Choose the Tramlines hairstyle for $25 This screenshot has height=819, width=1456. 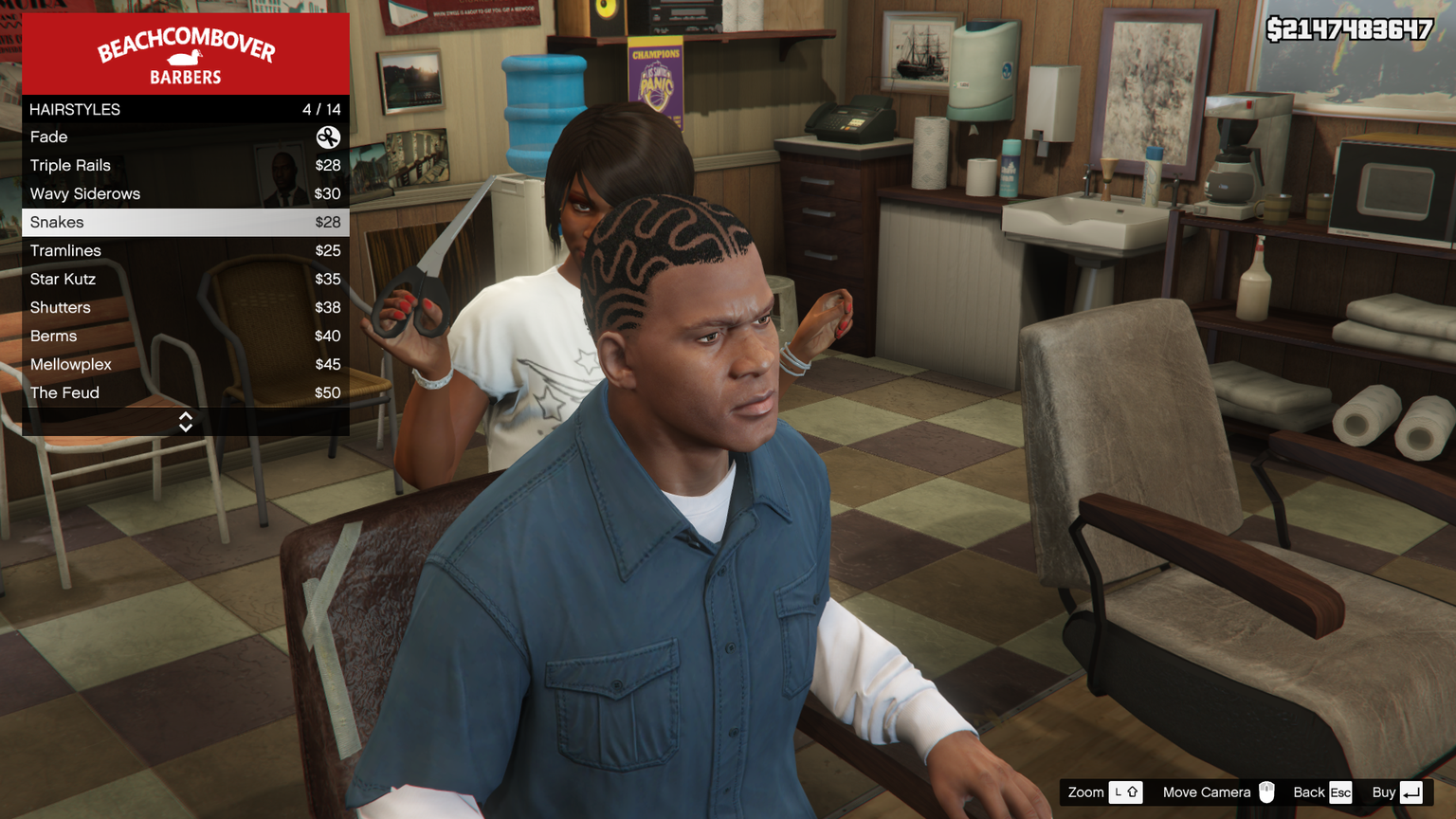185,251
